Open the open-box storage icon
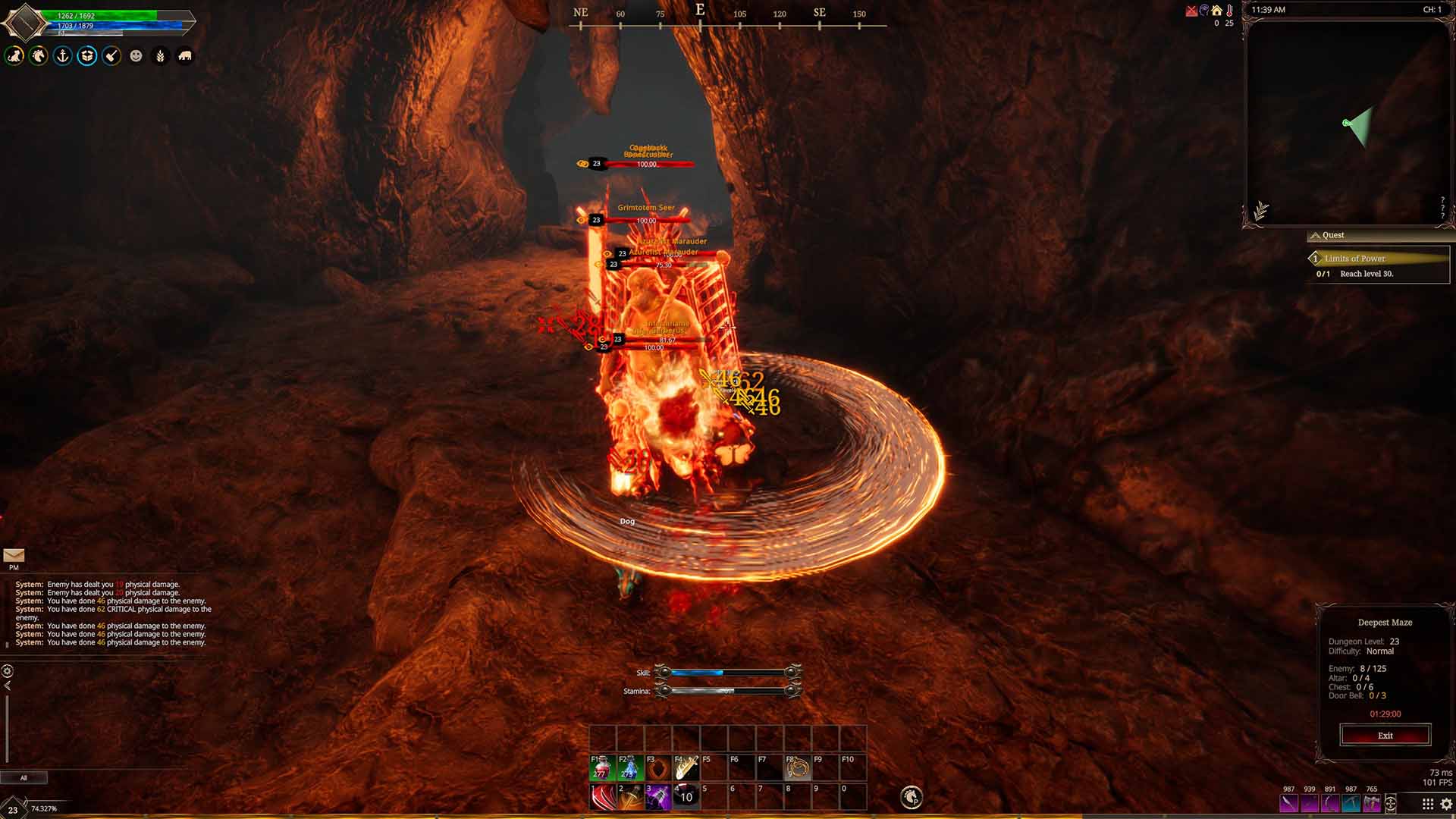This screenshot has height=819, width=1456. click(87, 56)
